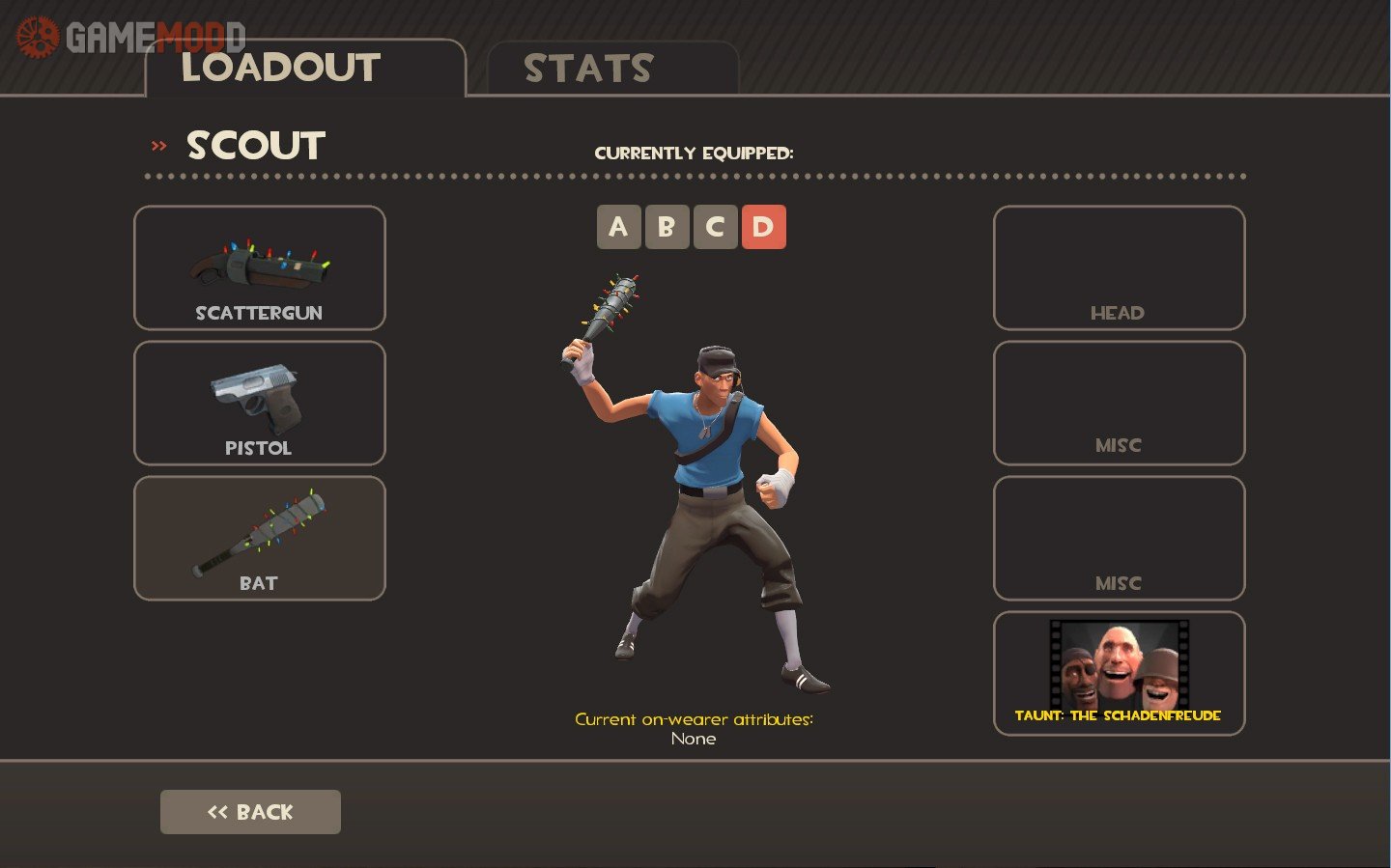This screenshot has height=868, width=1391.
Task: Select the Bat melee slot
Action: pos(259,539)
